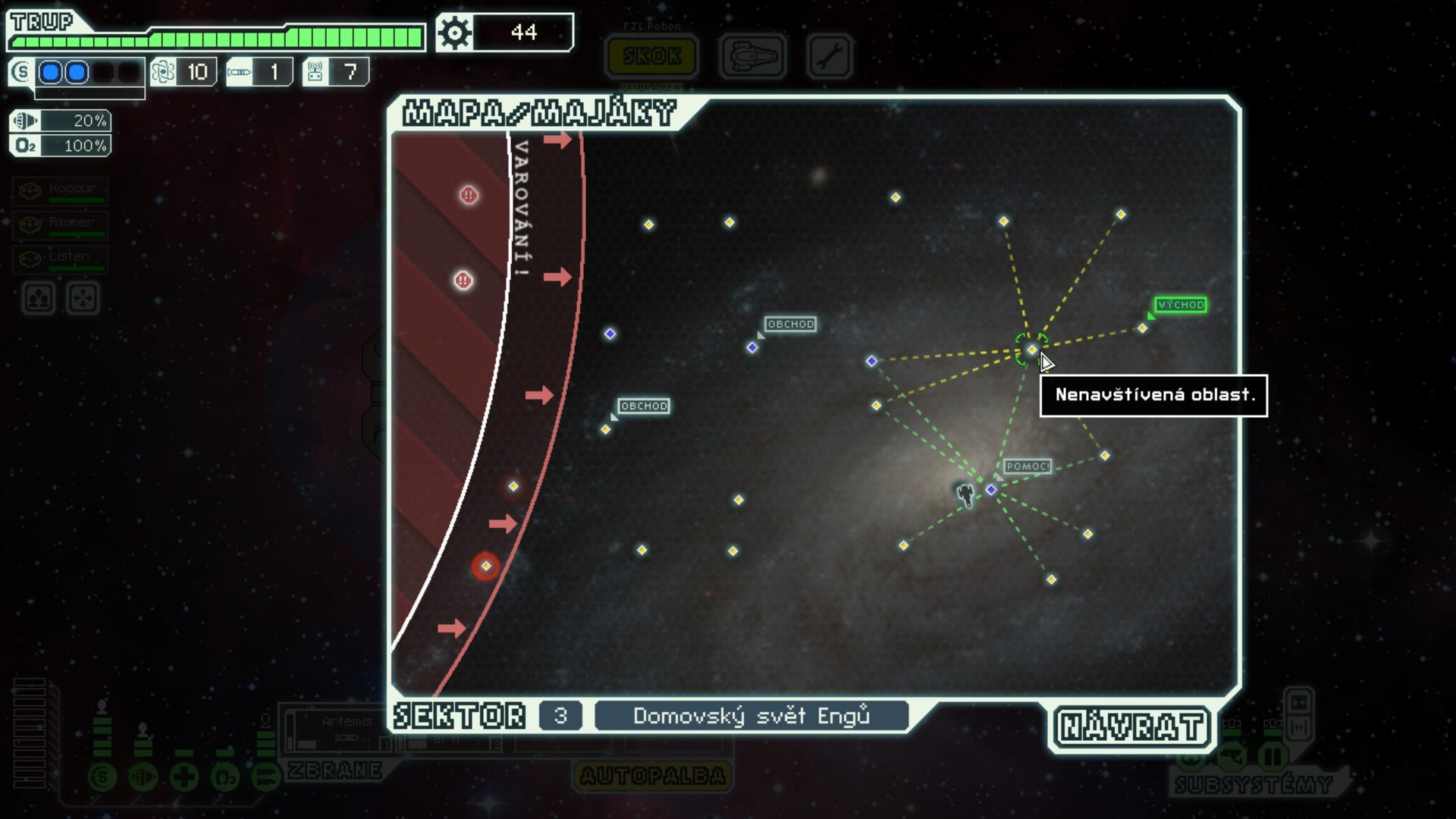Viewport: 1456px width, 819px height.
Task: Select crew member Rimmer in the roster
Action: tap(61, 224)
